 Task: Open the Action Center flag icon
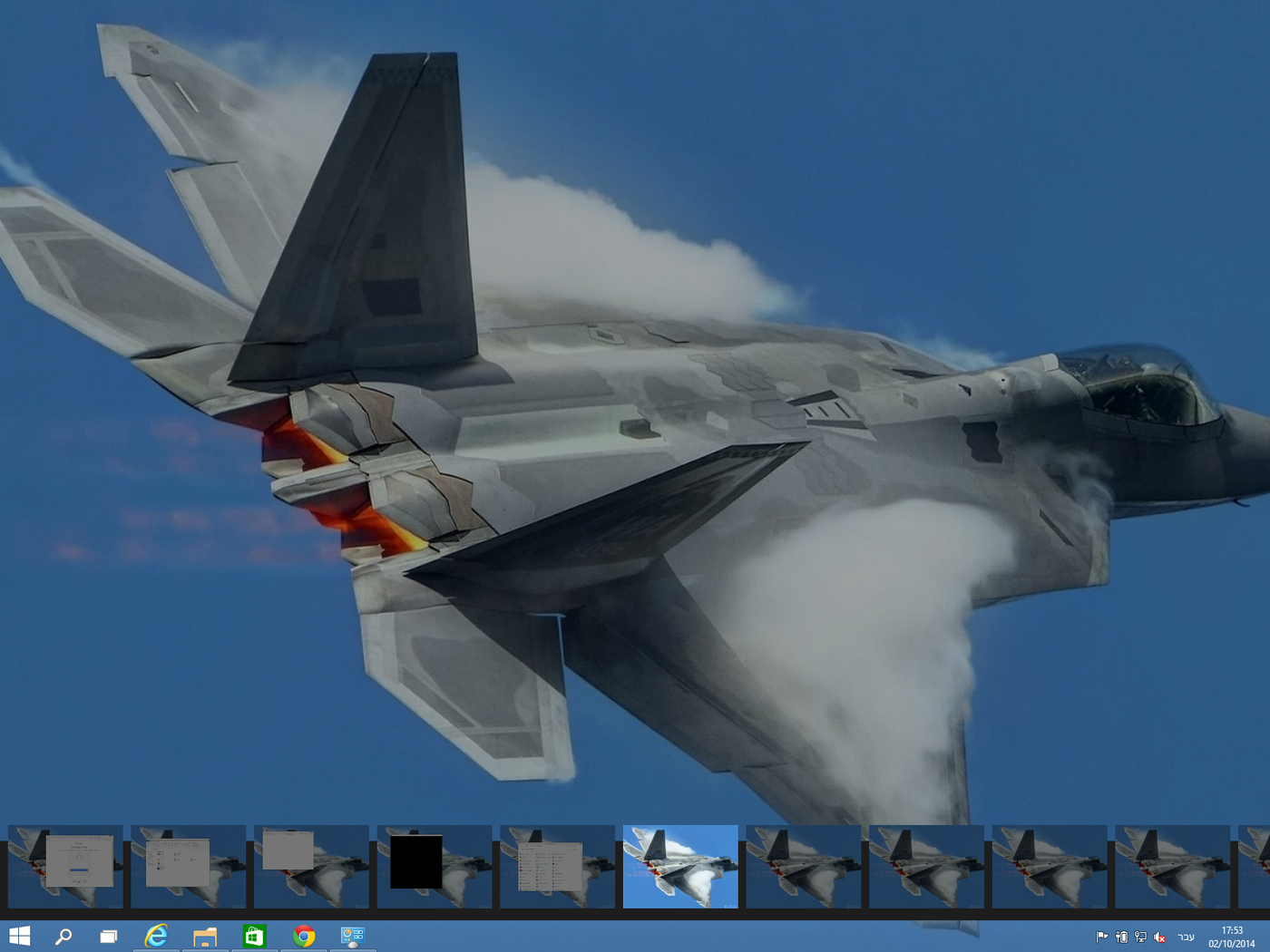(1102, 937)
